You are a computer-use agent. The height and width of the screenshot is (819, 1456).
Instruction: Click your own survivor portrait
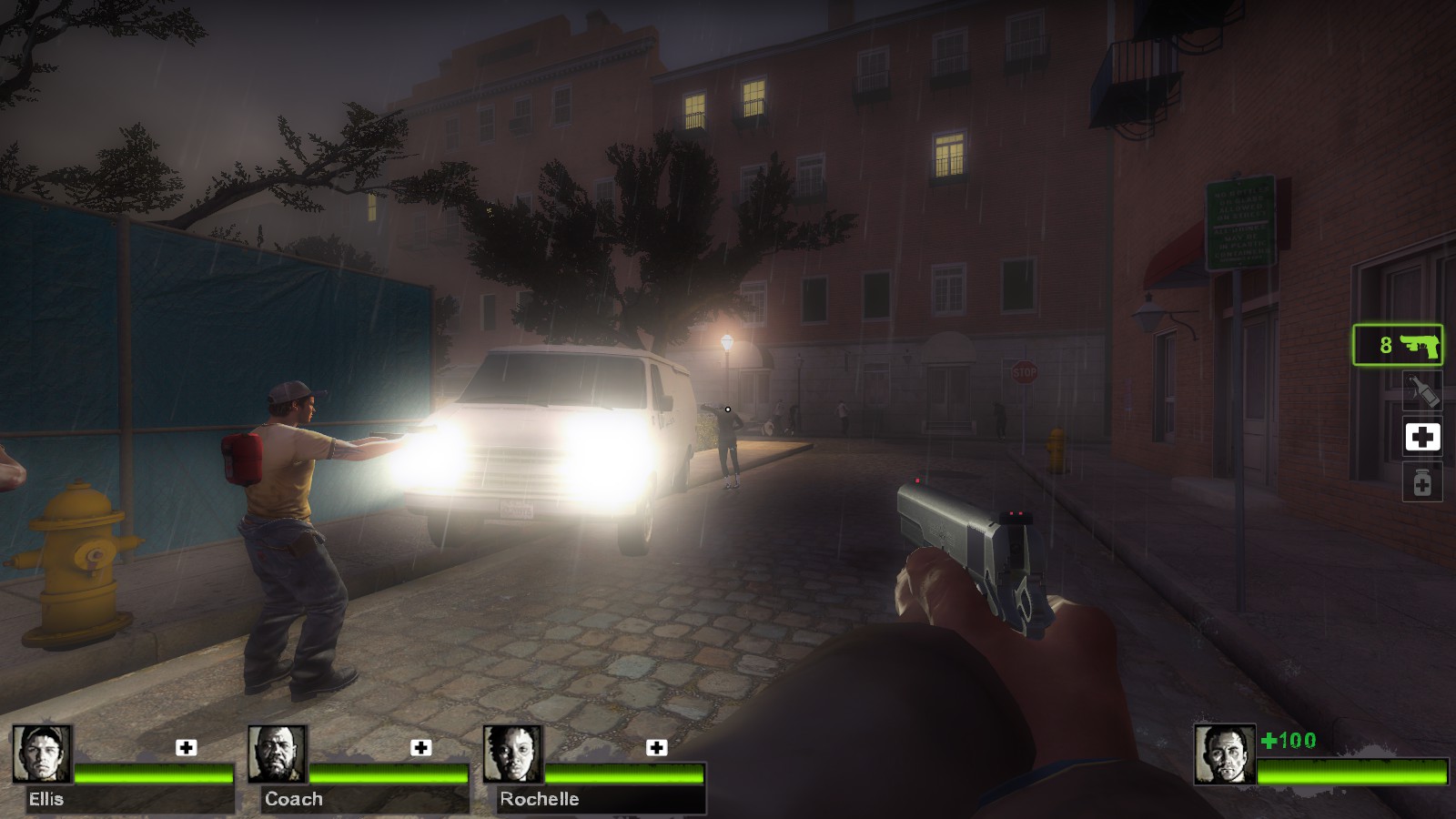coord(1224,754)
